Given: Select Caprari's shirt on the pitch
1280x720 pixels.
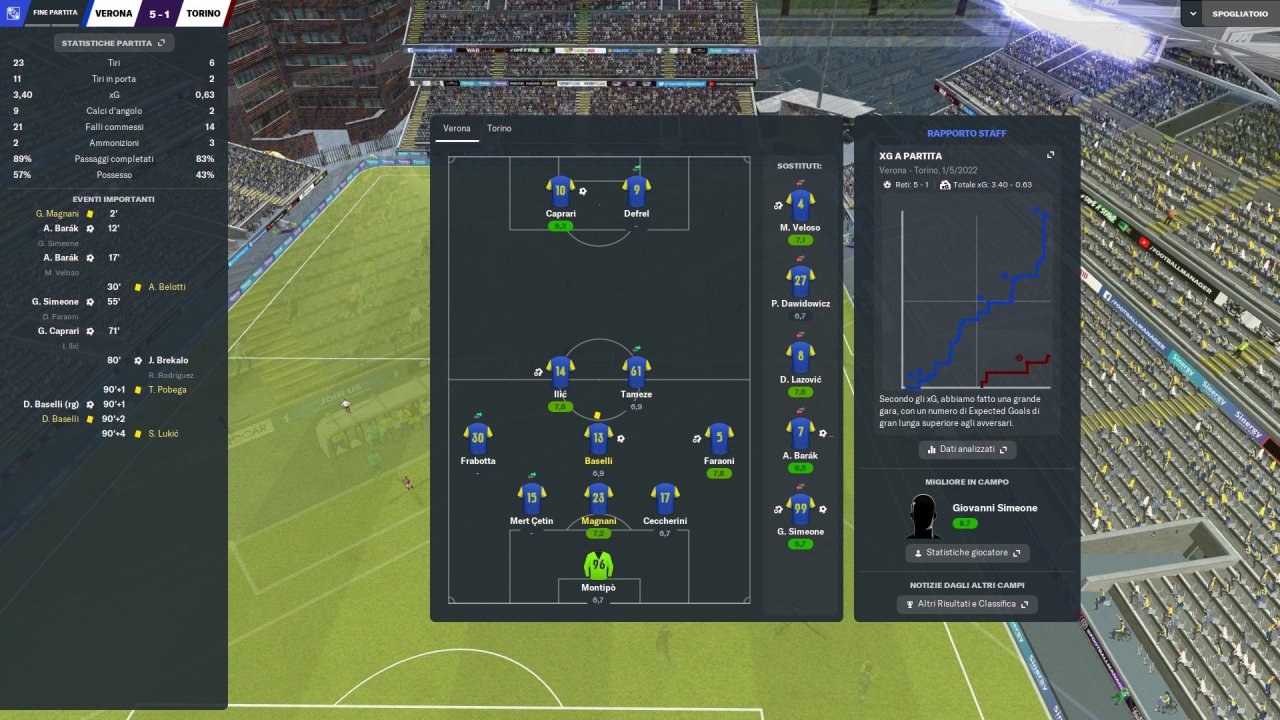Looking at the screenshot, I should pyautogui.click(x=560, y=190).
